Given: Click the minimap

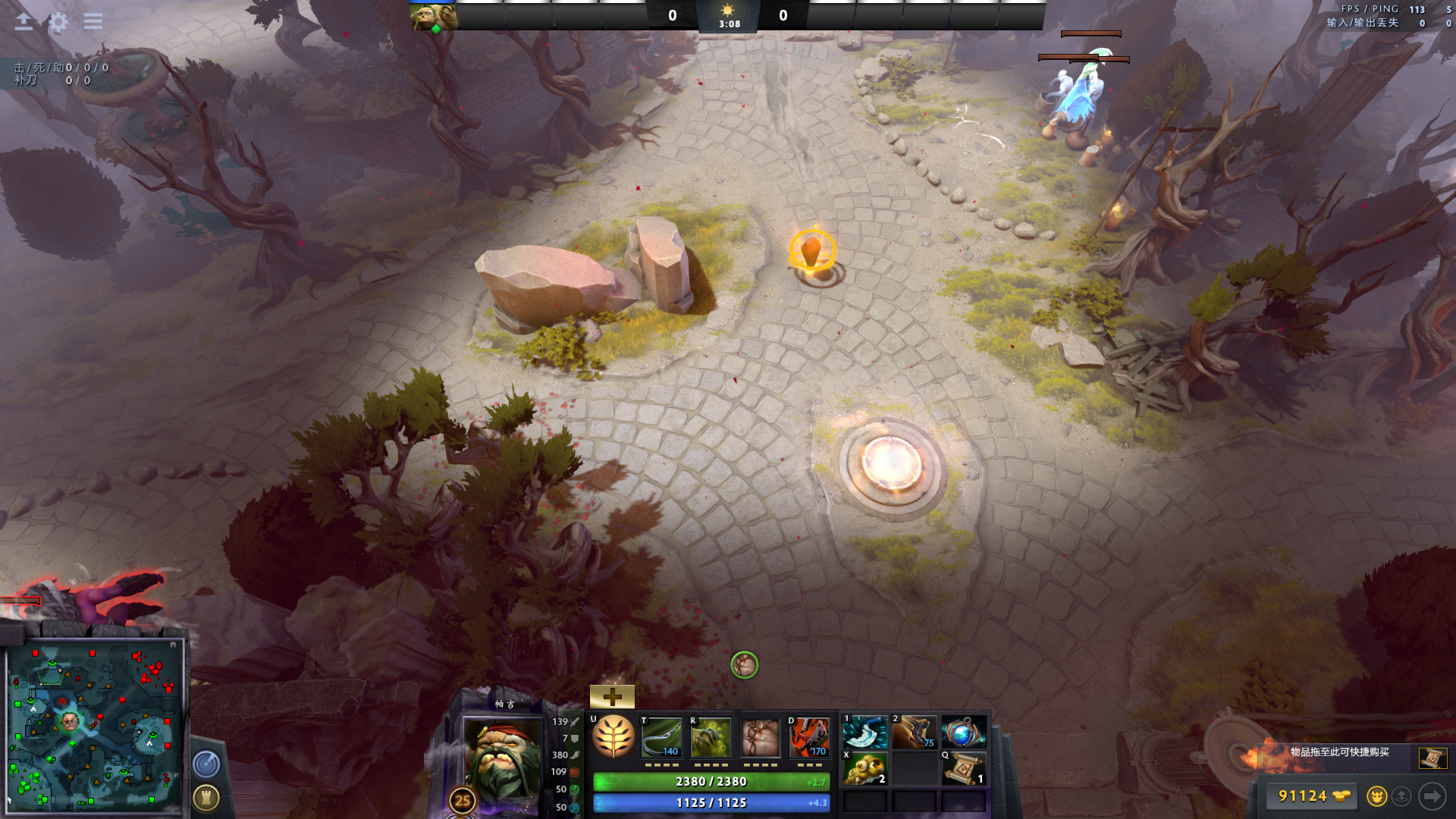Looking at the screenshot, I should [95, 726].
